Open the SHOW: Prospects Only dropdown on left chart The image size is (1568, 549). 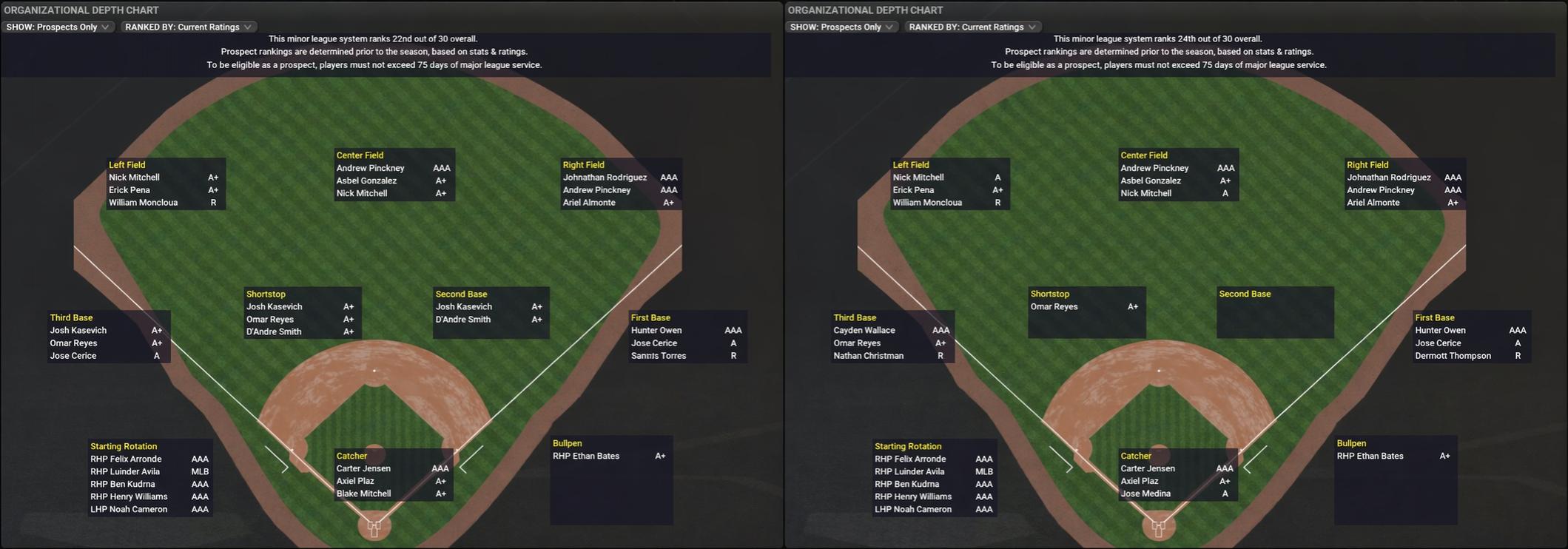pyautogui.click(x=58, y=27)
